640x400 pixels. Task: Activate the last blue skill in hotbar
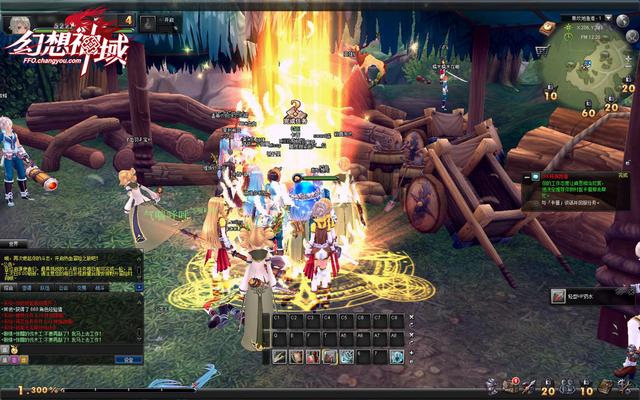point(397,357)
